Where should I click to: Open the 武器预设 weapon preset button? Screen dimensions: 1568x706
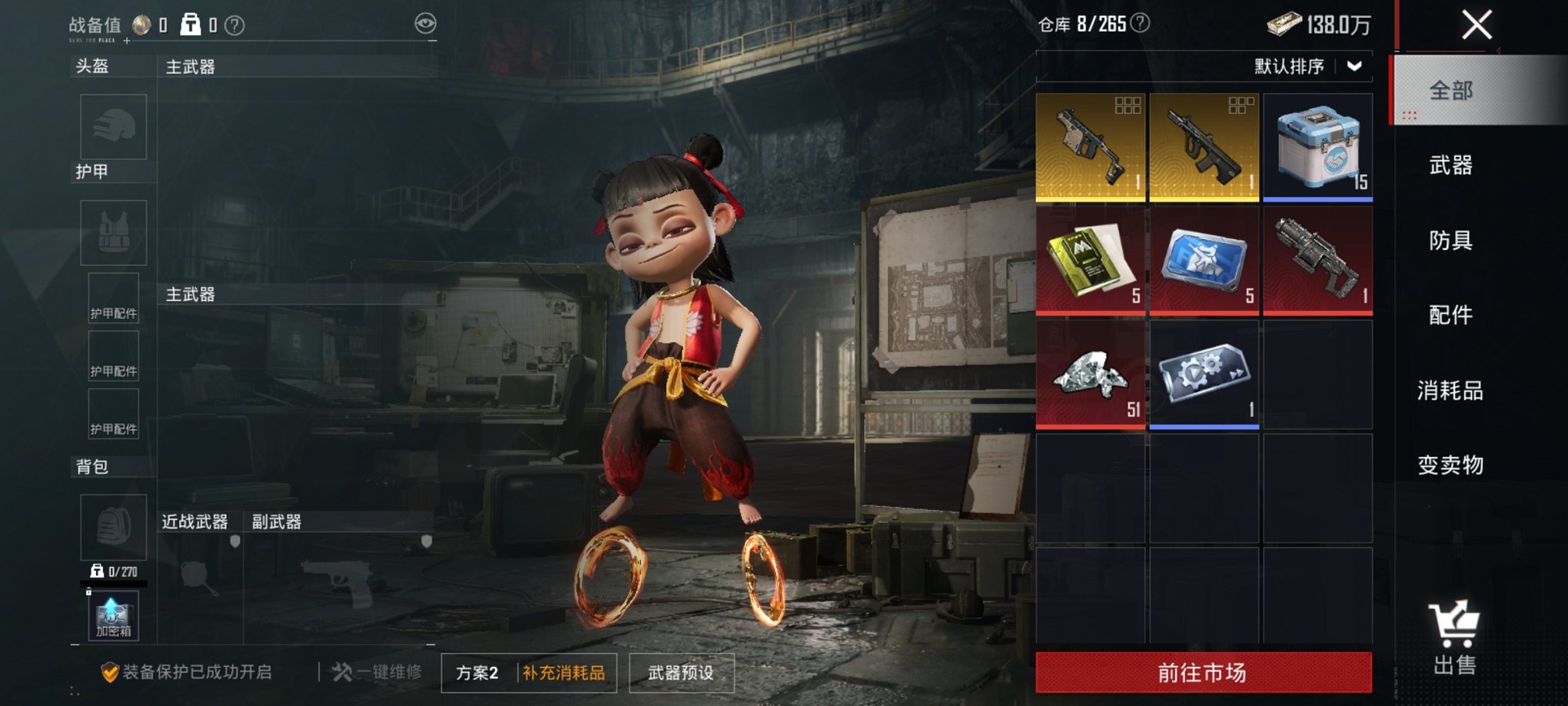click(x=681, y=673)
